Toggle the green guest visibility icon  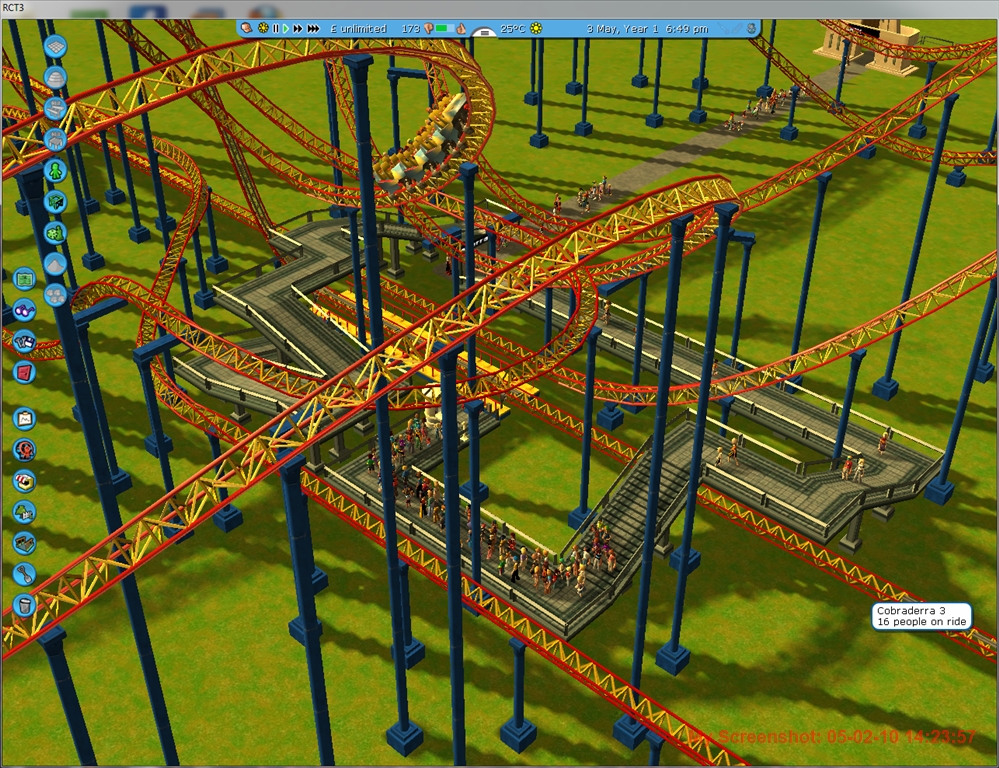[56, 171]
